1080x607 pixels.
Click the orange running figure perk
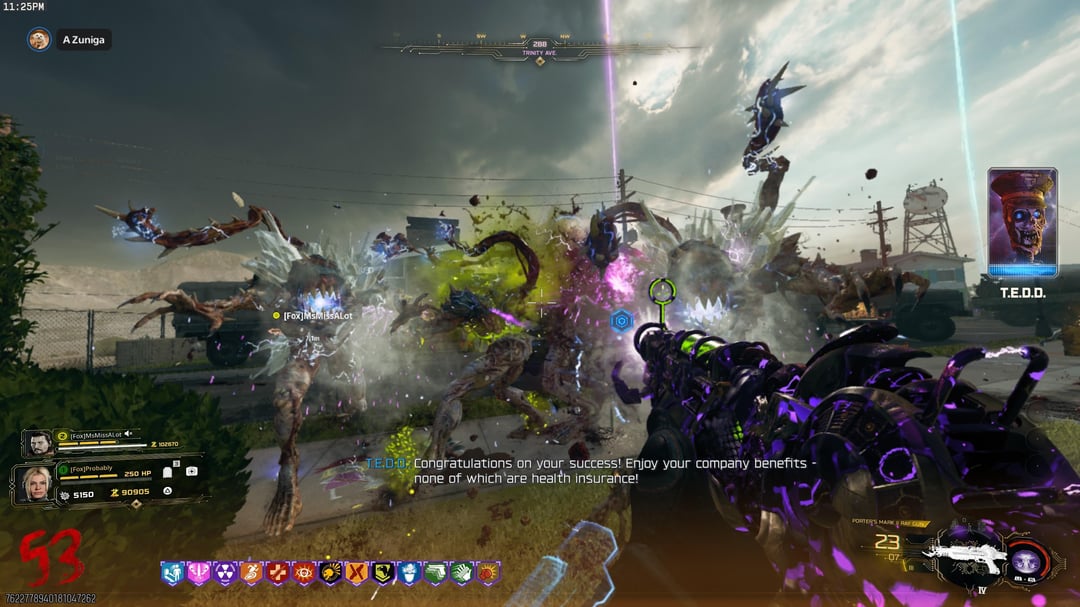tap(251, 573)
